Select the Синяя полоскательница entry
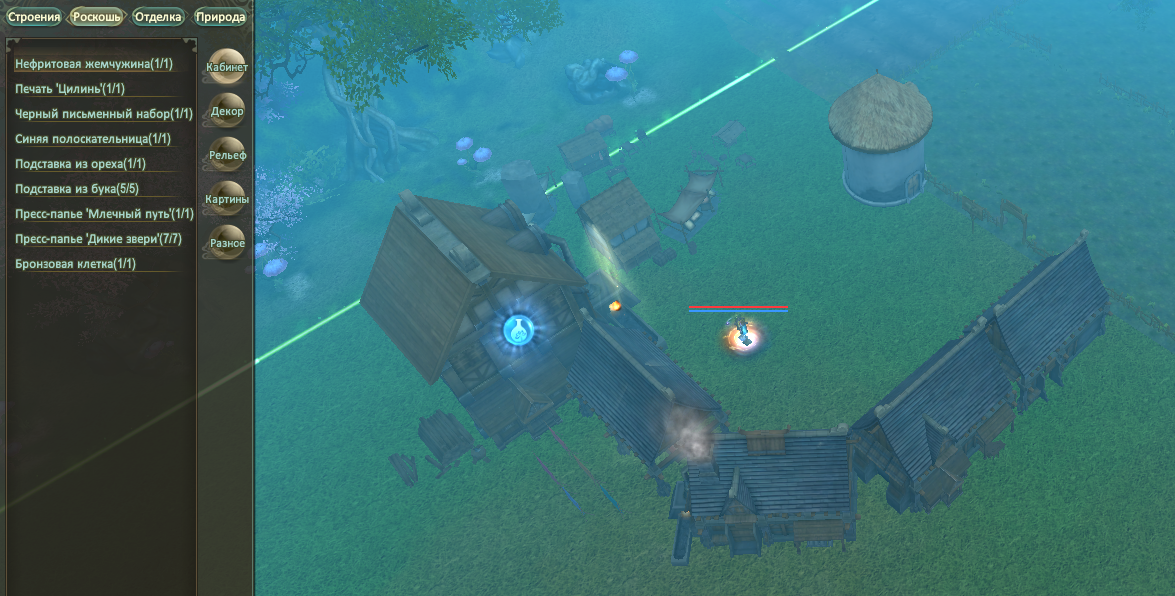1175x596 pixels. tap(93, 139)
